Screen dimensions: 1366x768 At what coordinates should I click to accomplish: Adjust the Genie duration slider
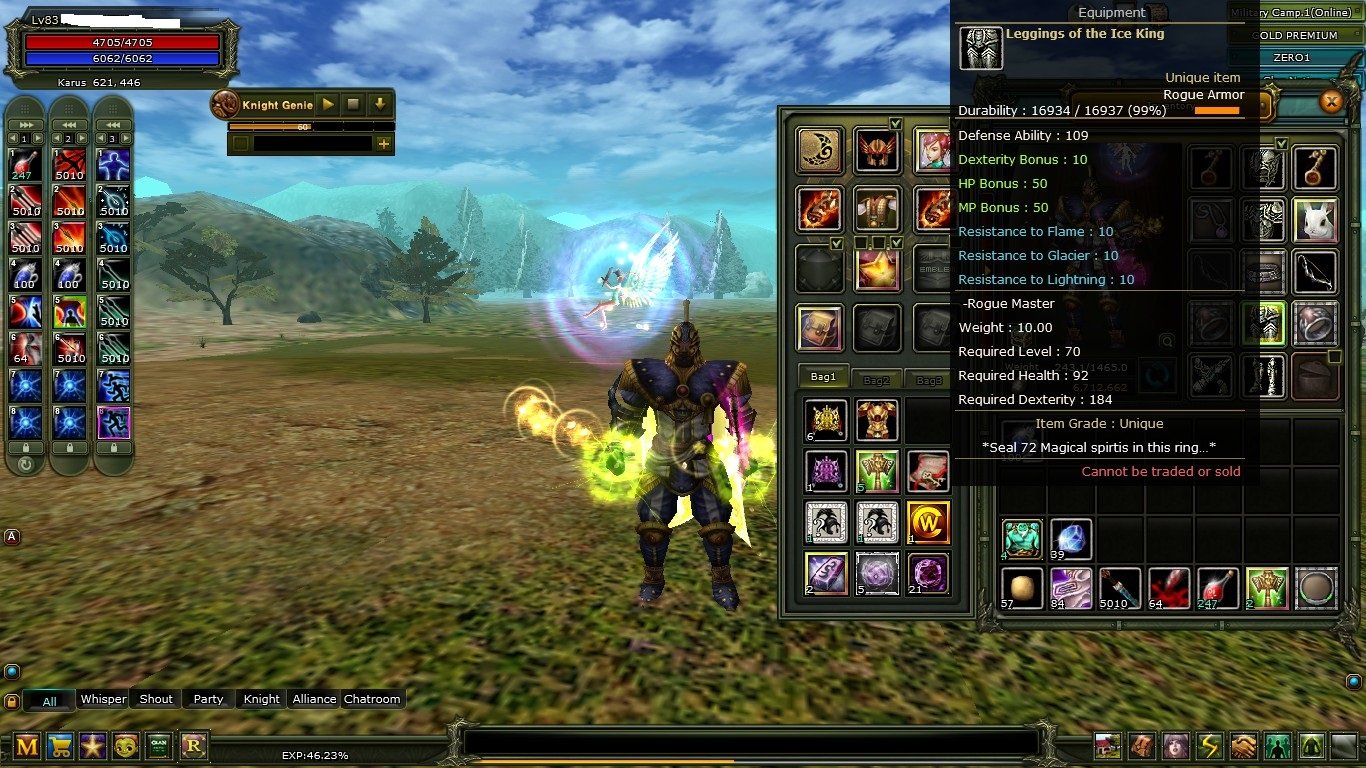tap(310, 127)
